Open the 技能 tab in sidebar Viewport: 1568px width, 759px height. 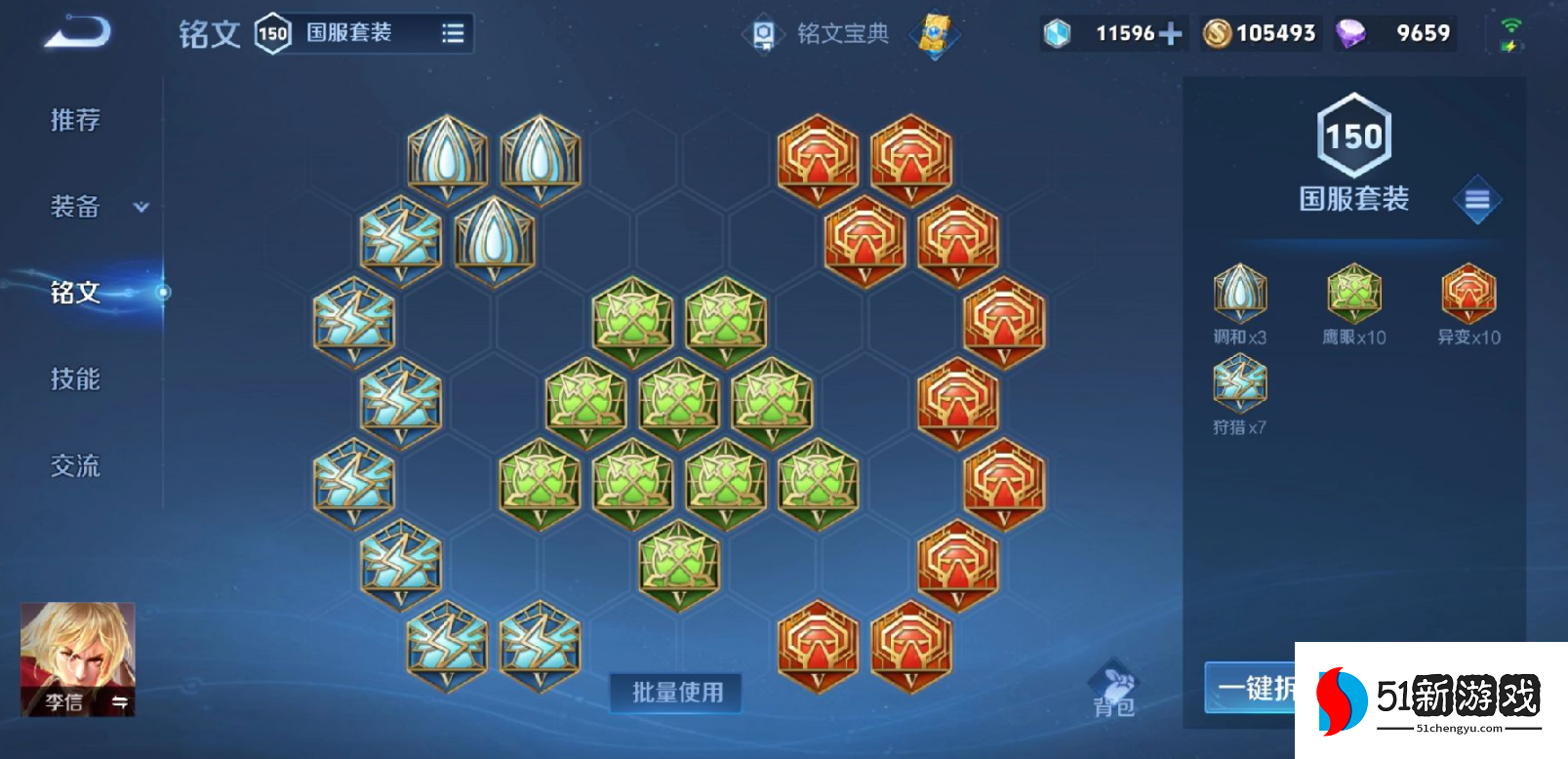click(x=73, y=379)
